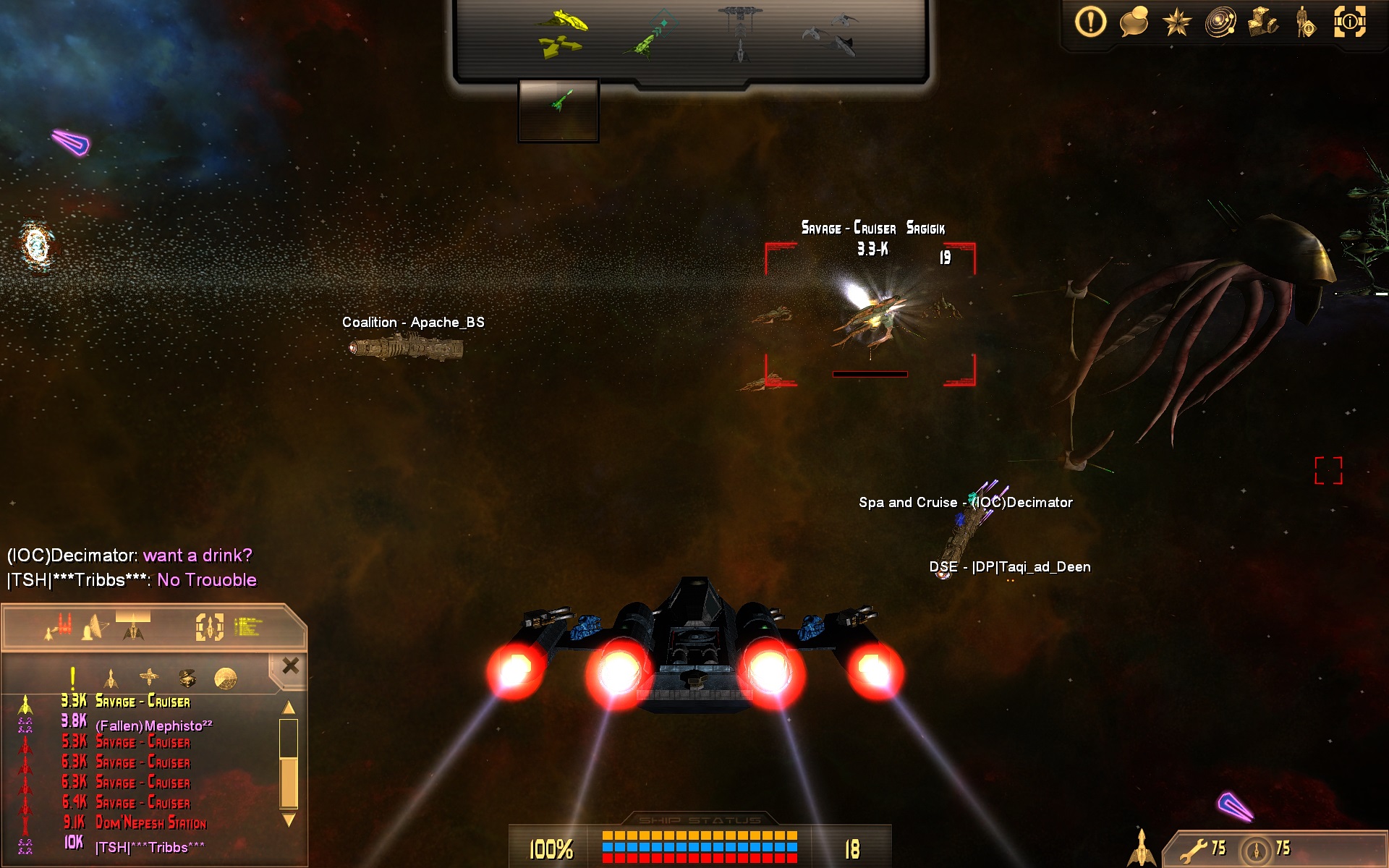Open the stacked cargo crates icon
1389x868 pixels.
coord(1263,22)
